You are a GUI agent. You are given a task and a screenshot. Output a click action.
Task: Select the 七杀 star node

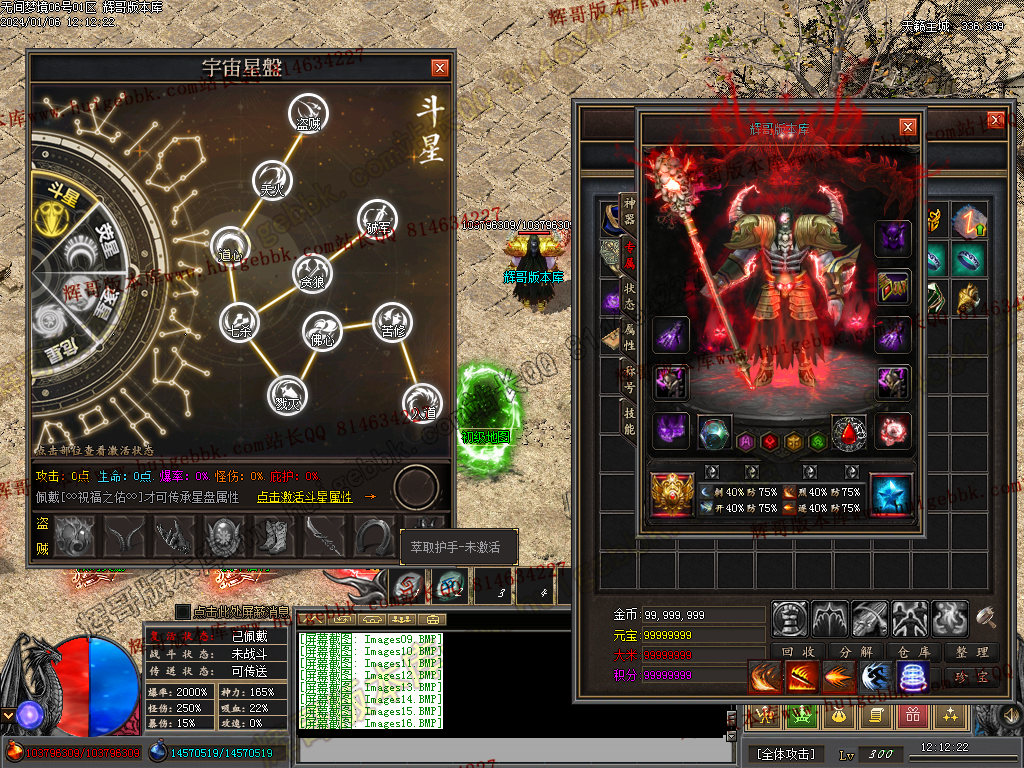click(x=239, y=320)
